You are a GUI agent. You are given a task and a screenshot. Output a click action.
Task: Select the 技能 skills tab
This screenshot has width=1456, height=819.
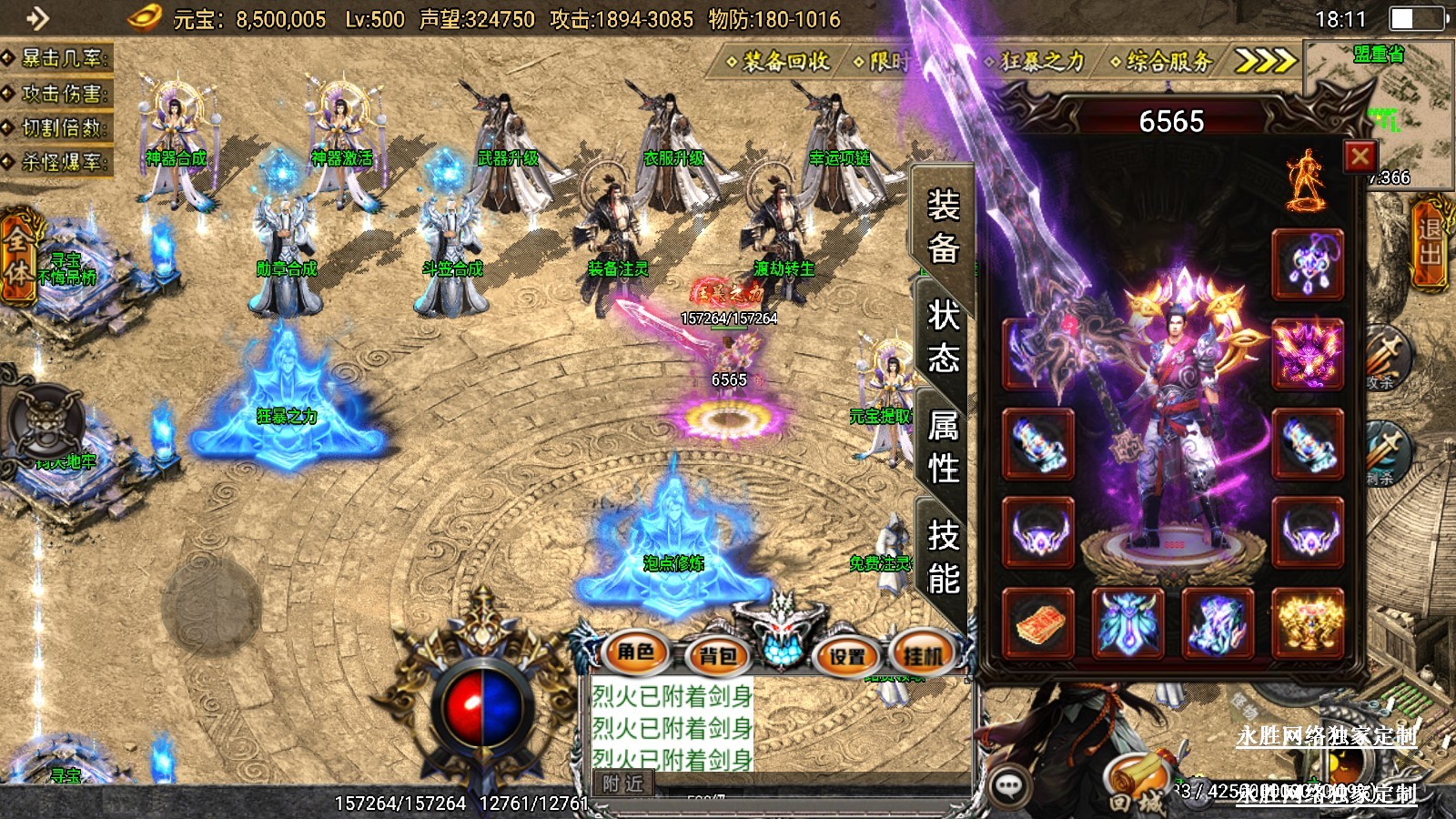[x=943, y=556]
